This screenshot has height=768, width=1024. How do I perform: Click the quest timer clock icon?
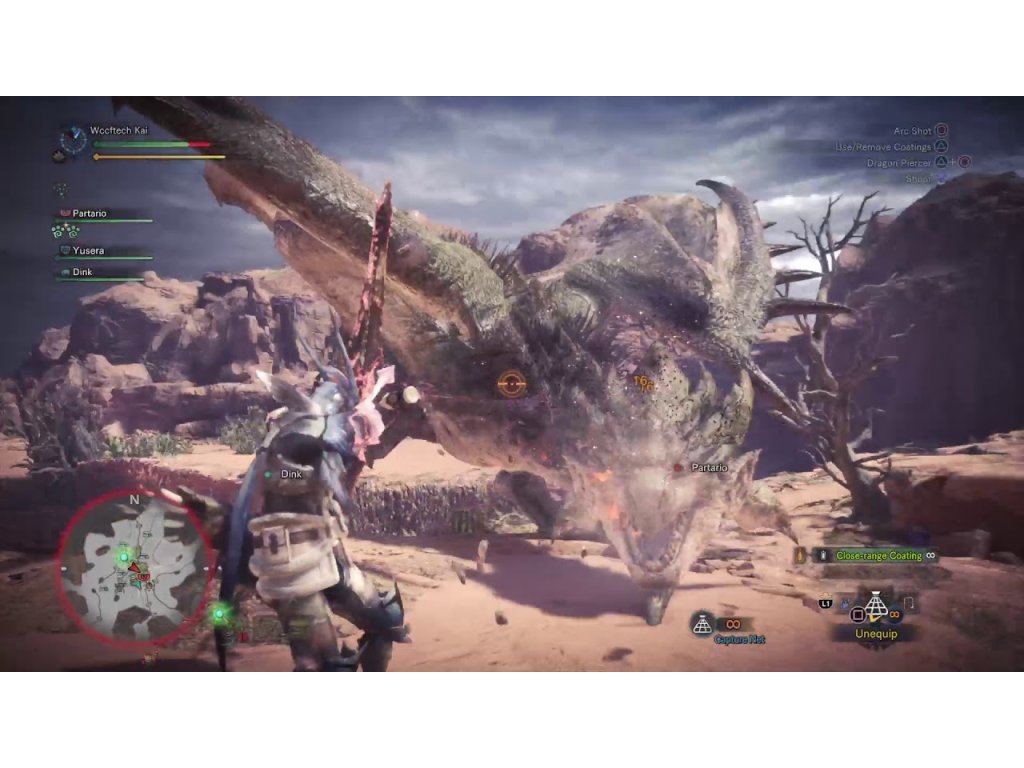pyautogui.click(x=72, y=139)
